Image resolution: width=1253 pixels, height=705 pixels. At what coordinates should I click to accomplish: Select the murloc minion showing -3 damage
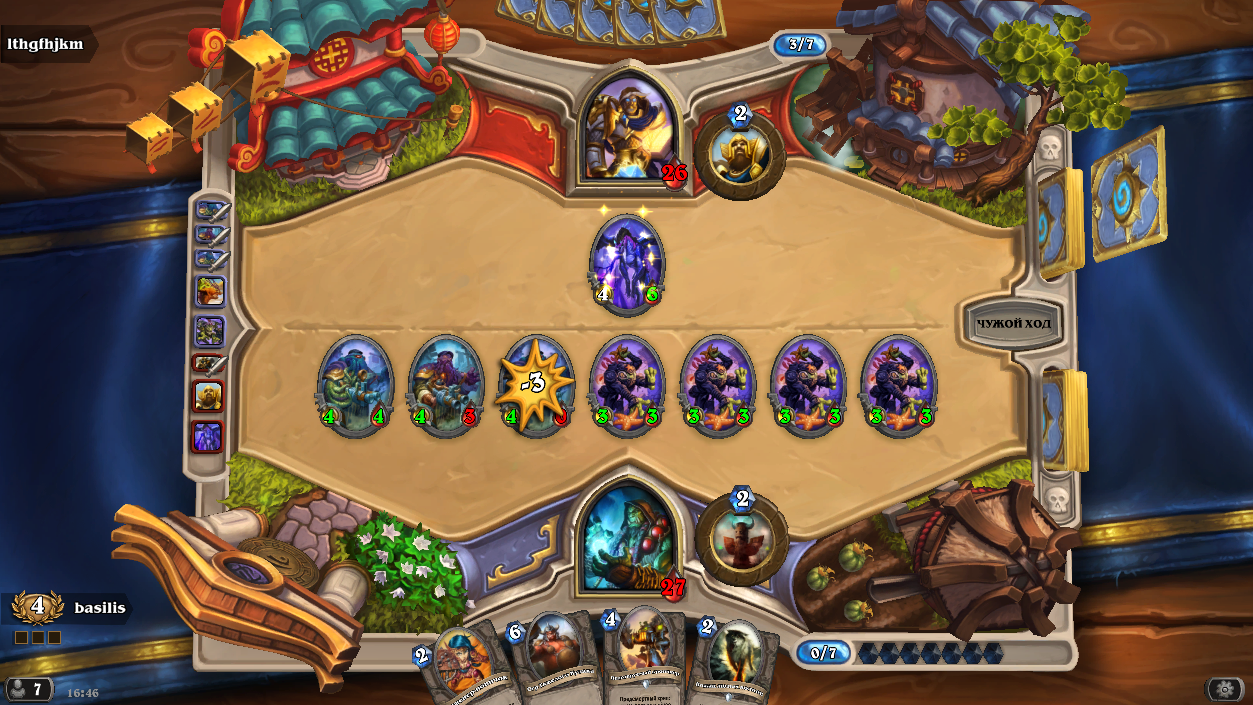coord(536,386)
